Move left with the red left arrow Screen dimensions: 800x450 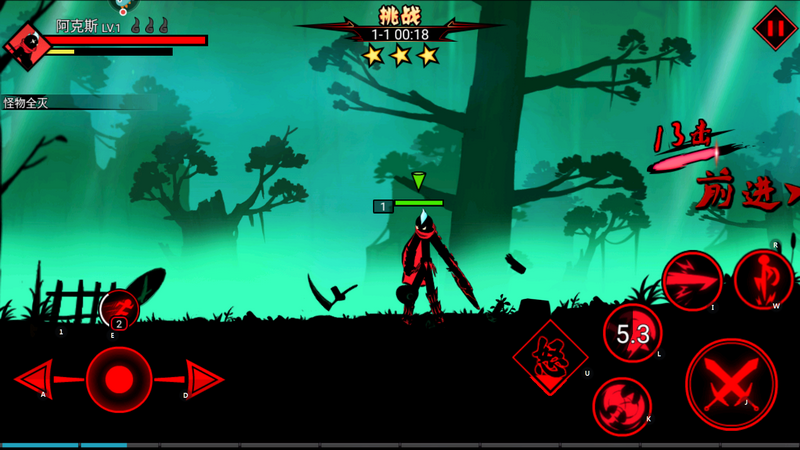tap(36, 380)
